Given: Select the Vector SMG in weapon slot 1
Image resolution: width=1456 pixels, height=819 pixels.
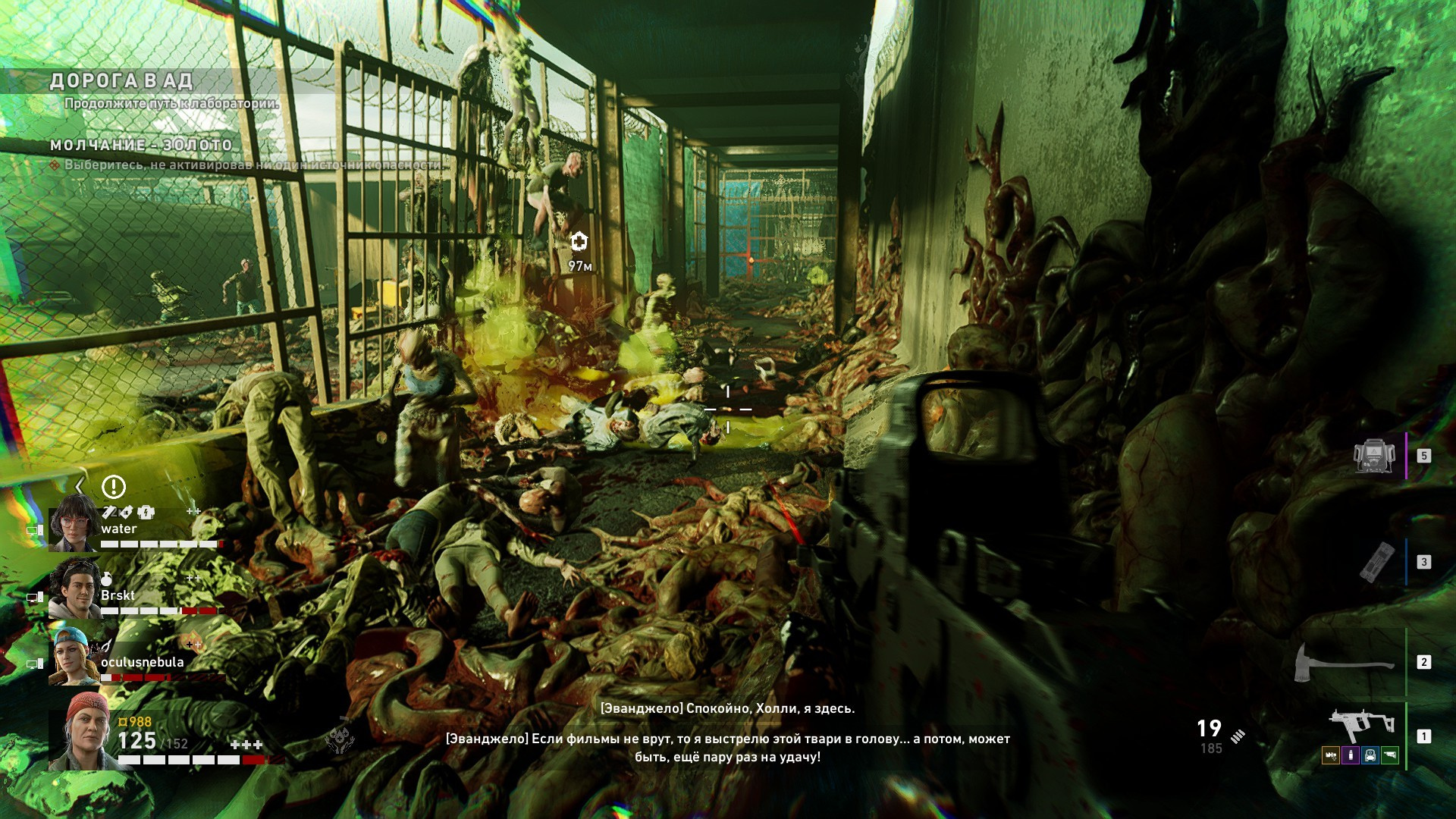Looking at the screenshot, I should (x=1363, y=728).
